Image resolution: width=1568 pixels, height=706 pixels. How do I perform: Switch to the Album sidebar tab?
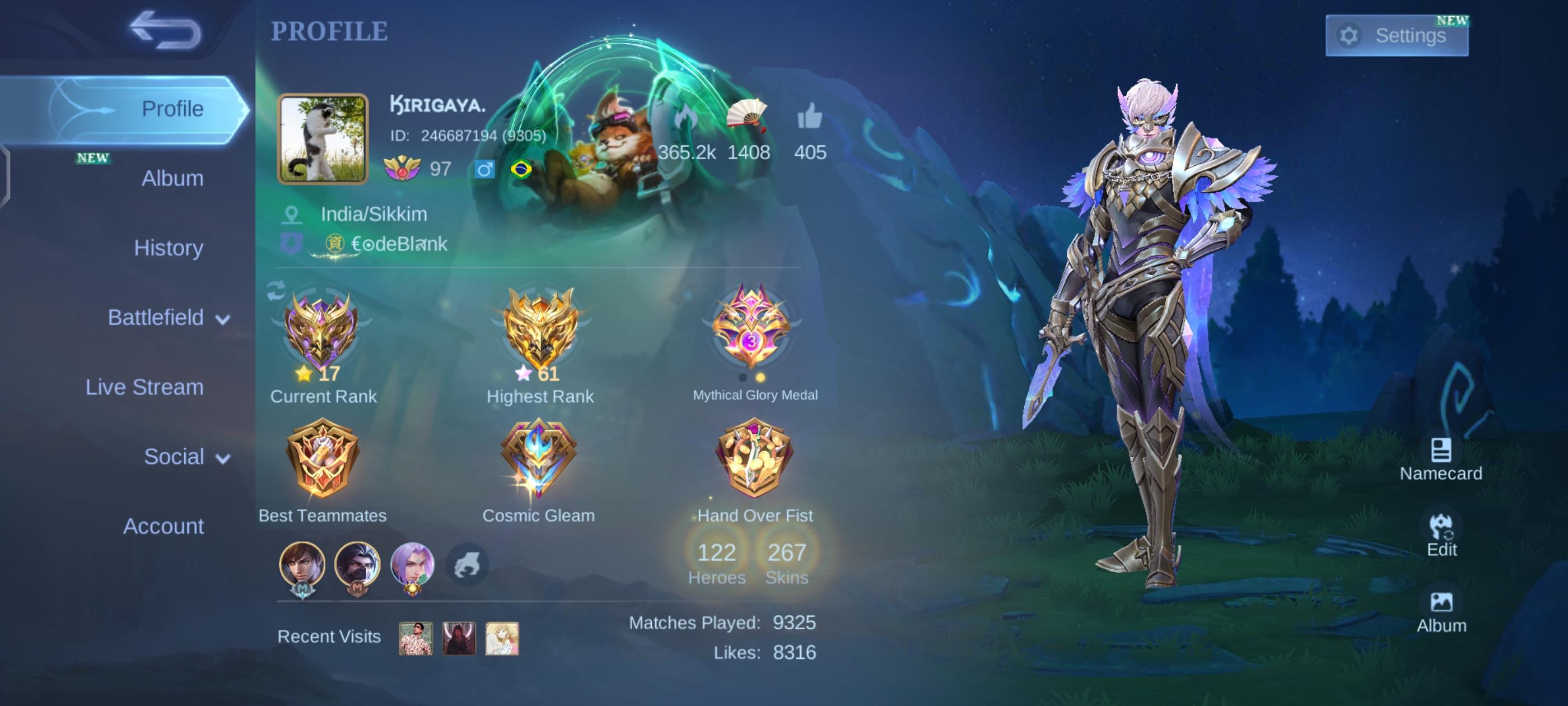[172, 179]
